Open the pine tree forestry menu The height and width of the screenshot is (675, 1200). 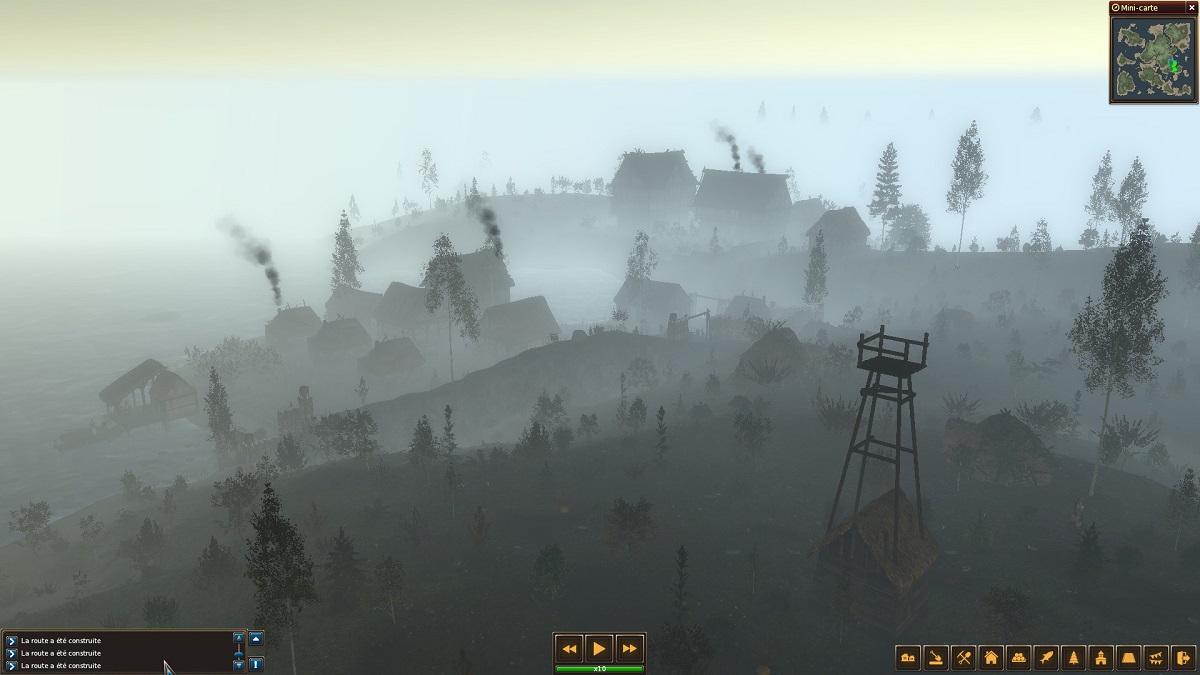[x=1074, y=657]
